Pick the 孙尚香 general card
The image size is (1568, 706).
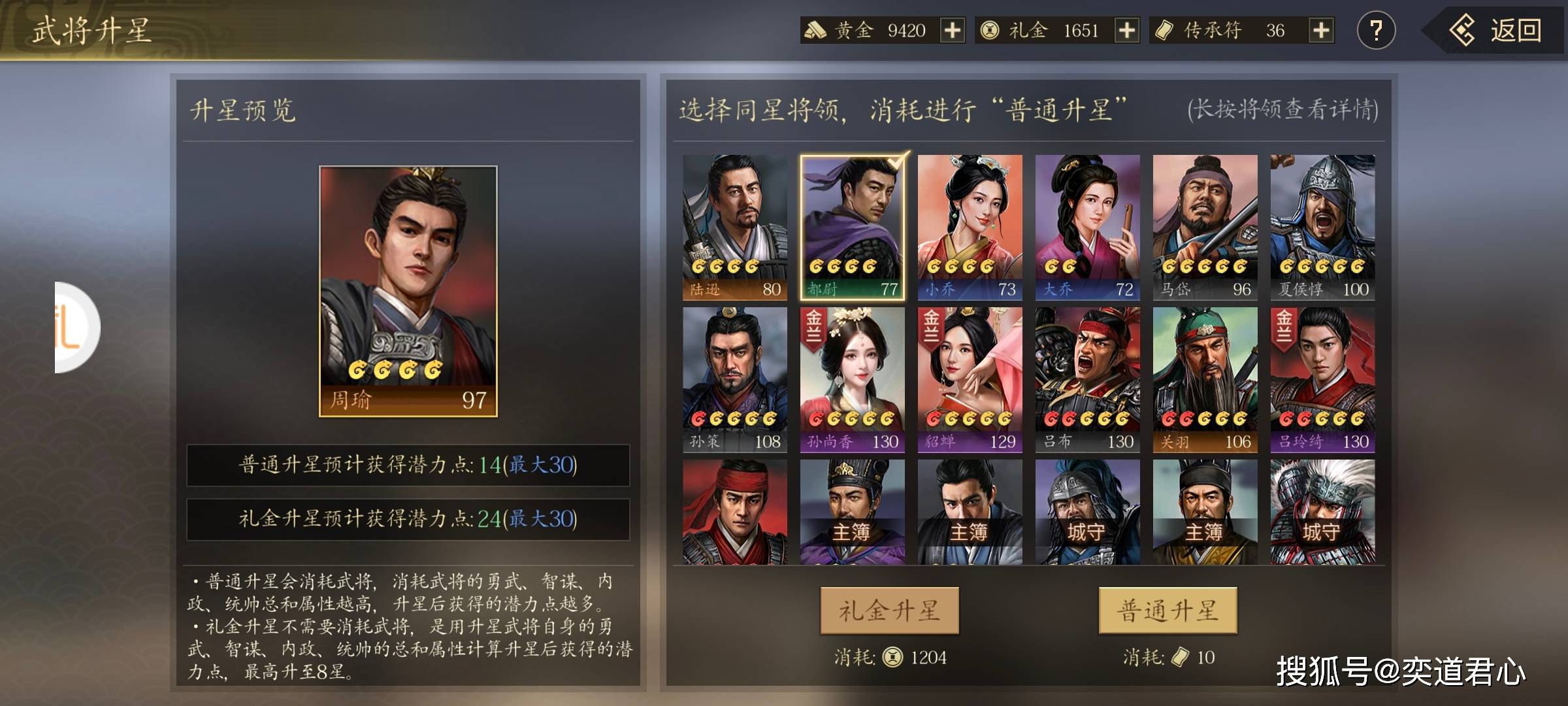[x=853, y=380]
